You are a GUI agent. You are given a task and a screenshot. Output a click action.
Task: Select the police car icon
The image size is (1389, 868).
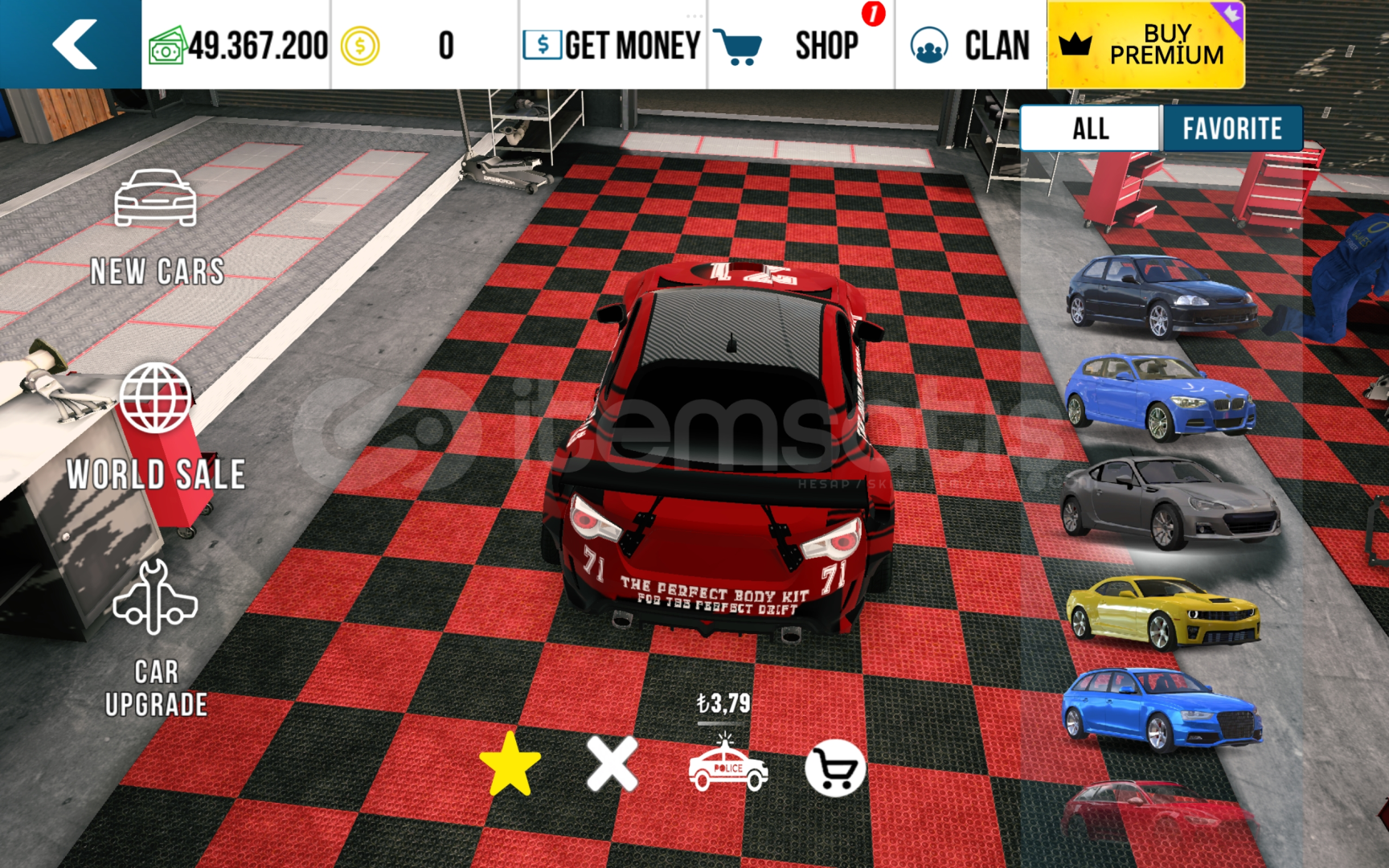coord(727,766)
